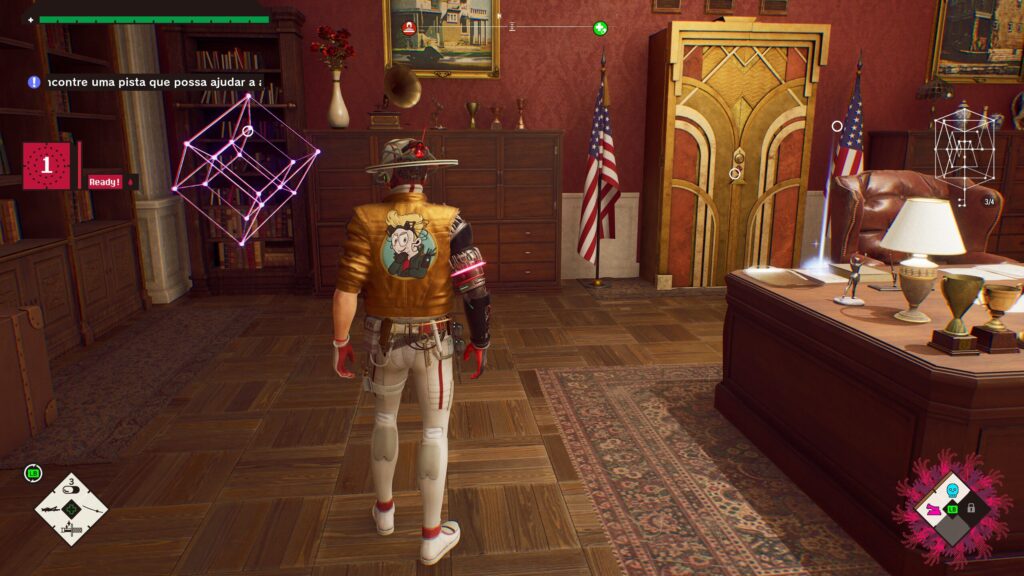This screenshot has width=1024, height=576.
Task: Select the right-side tool in the diamond wheel
Action: click(91, 509)
